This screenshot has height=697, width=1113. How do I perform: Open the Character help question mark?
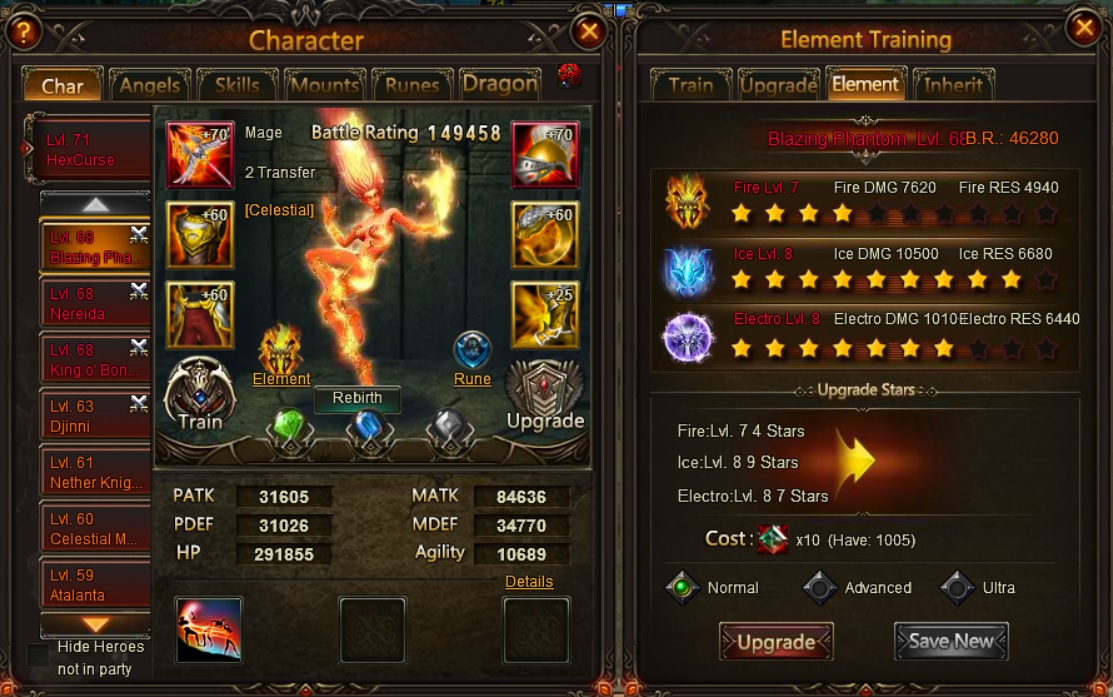(x=23, y=32)
